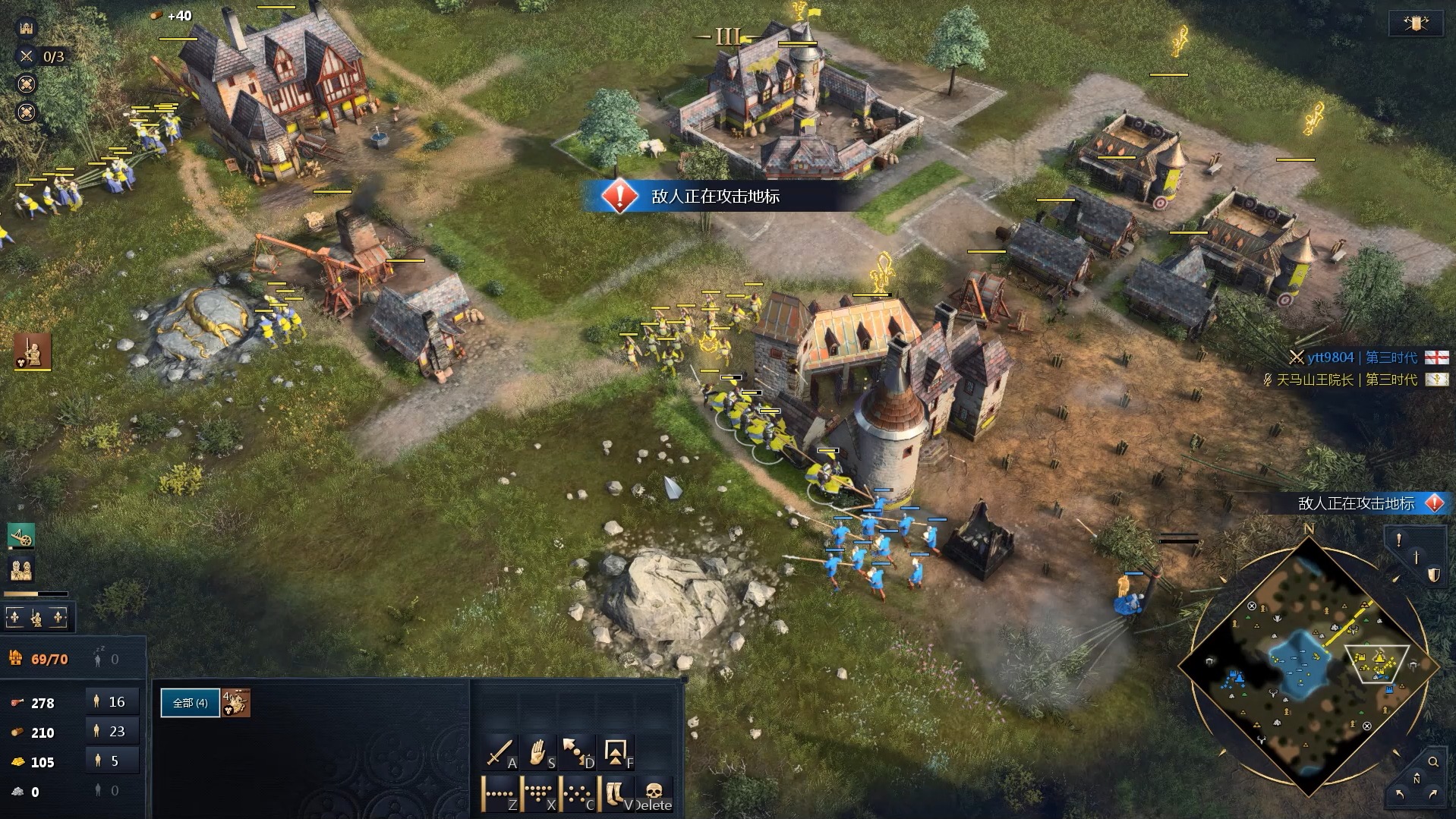Reset camera to north with the N button
Viewport: 1456px width, 819px height.
1416,780
